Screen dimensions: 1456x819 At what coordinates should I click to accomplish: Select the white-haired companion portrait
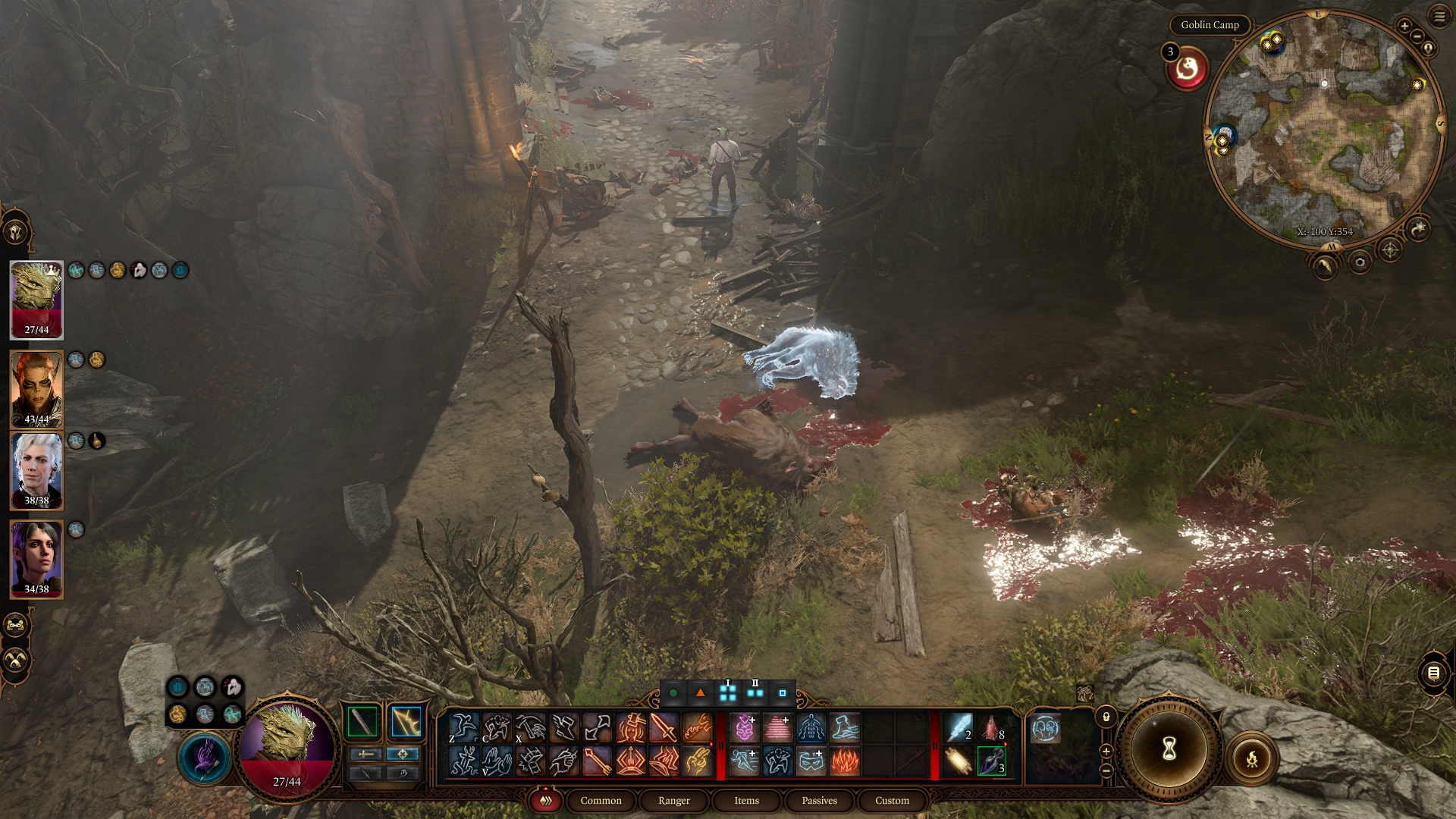coord(36,470)
